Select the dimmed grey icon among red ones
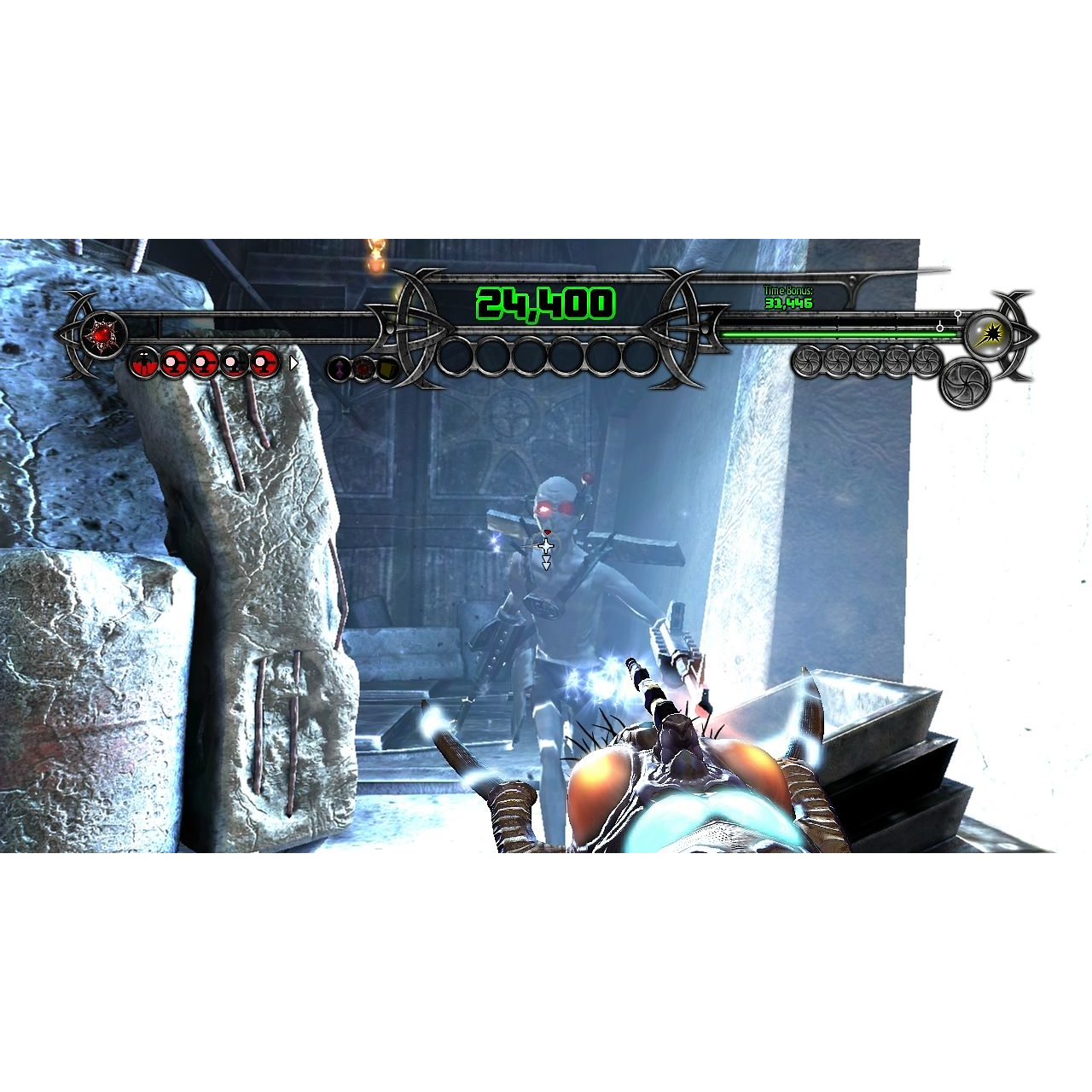1092x1092 pixels. click(235, 363)
